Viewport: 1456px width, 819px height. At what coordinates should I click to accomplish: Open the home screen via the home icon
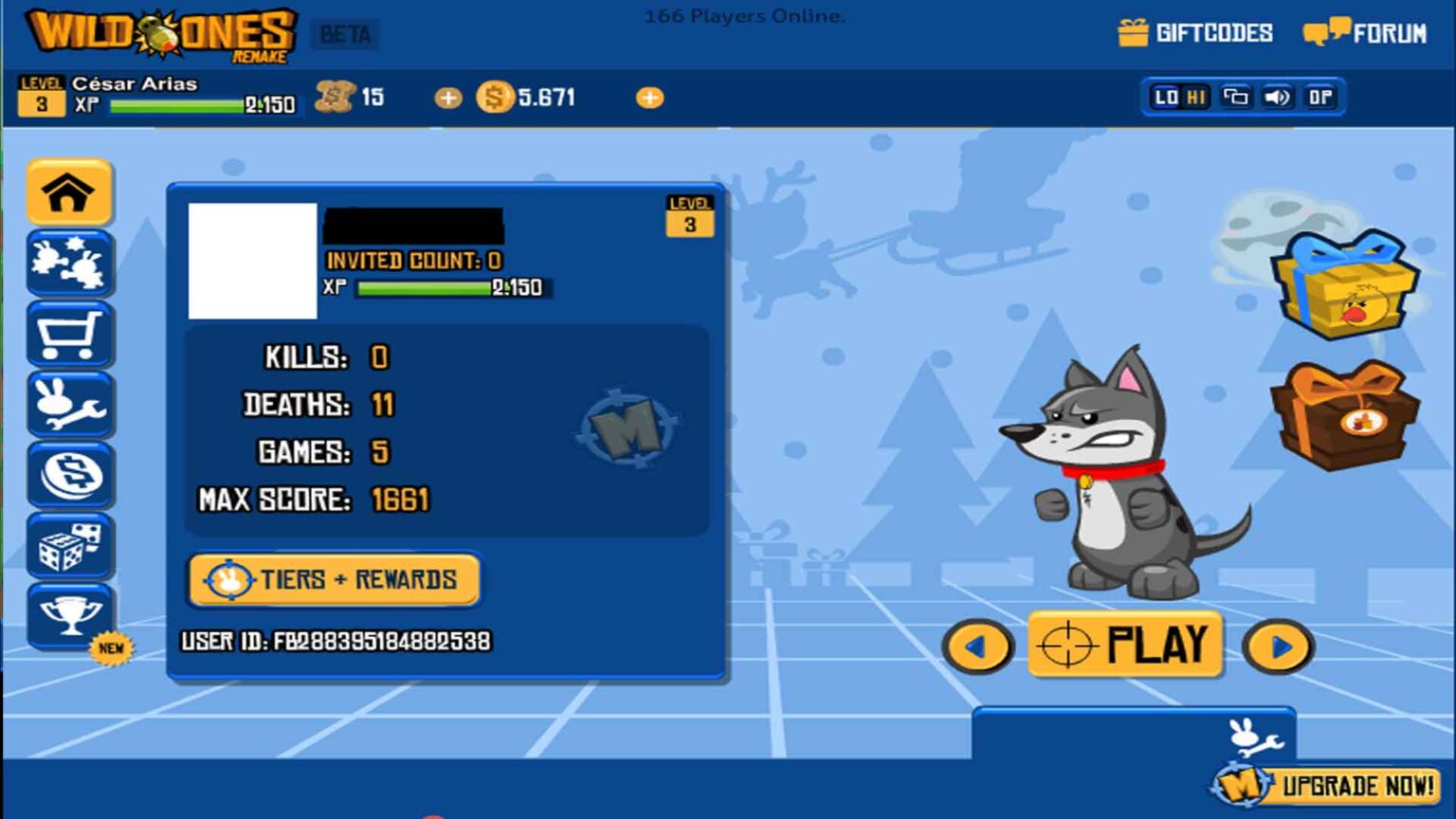(71, 192)
